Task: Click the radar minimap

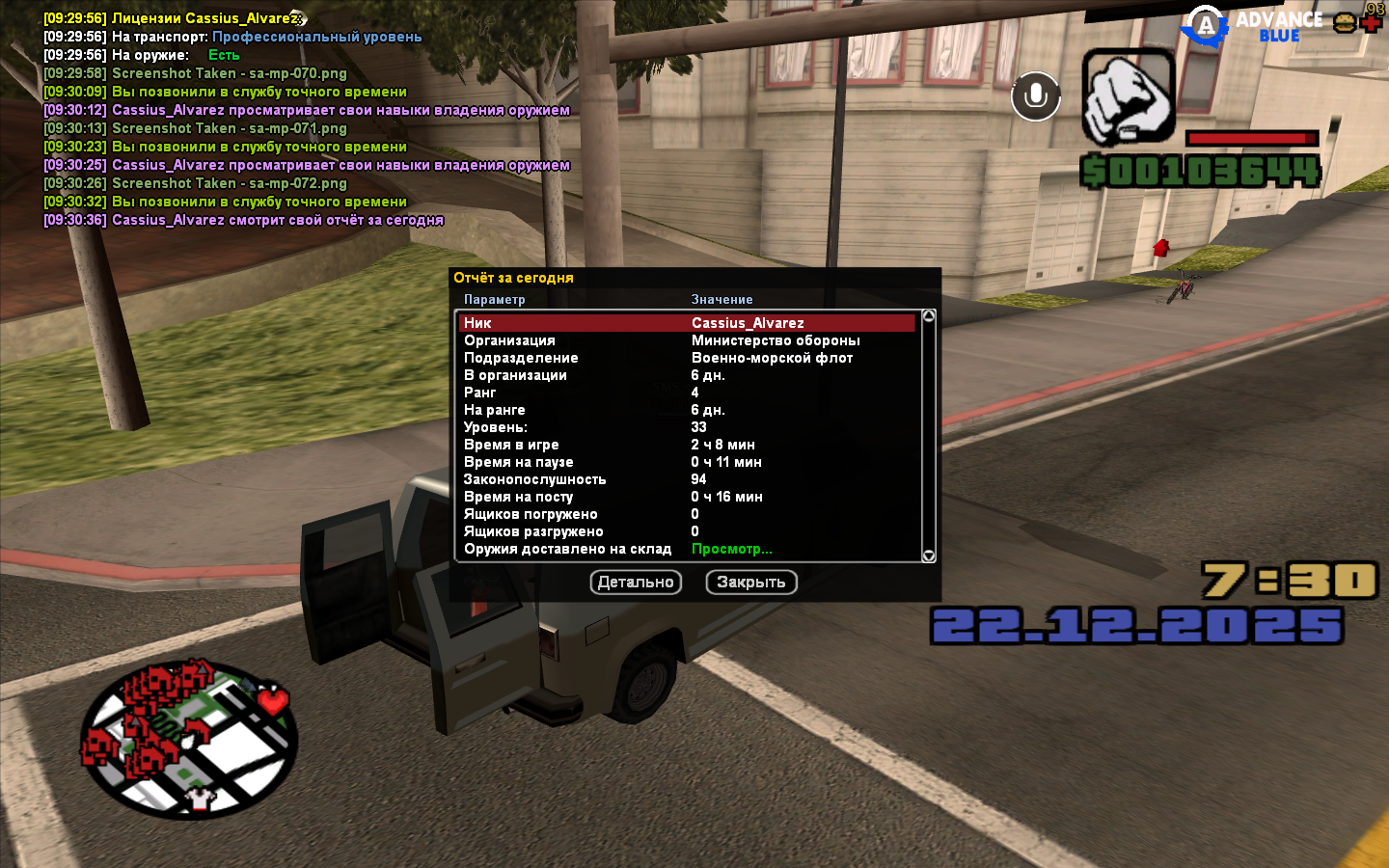Action: 189,740
